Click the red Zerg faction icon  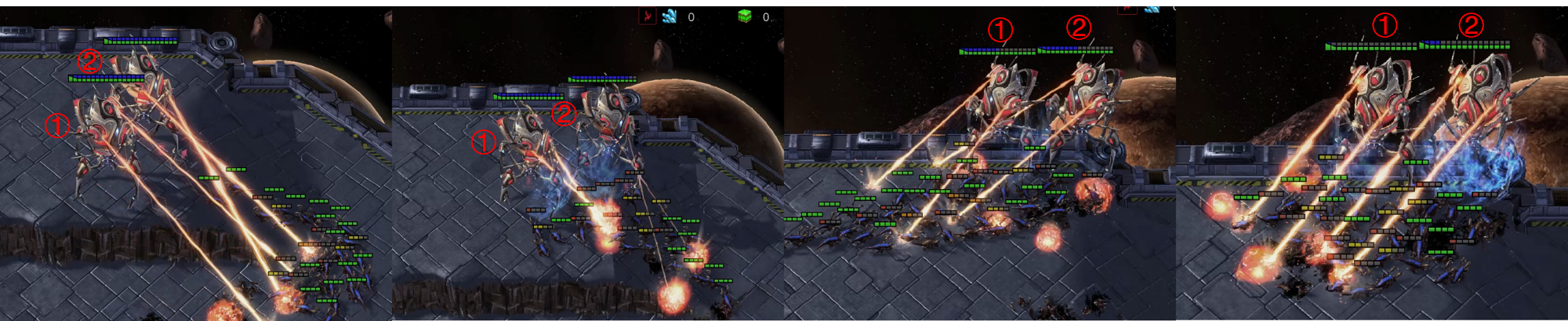[x=648, y=16]
